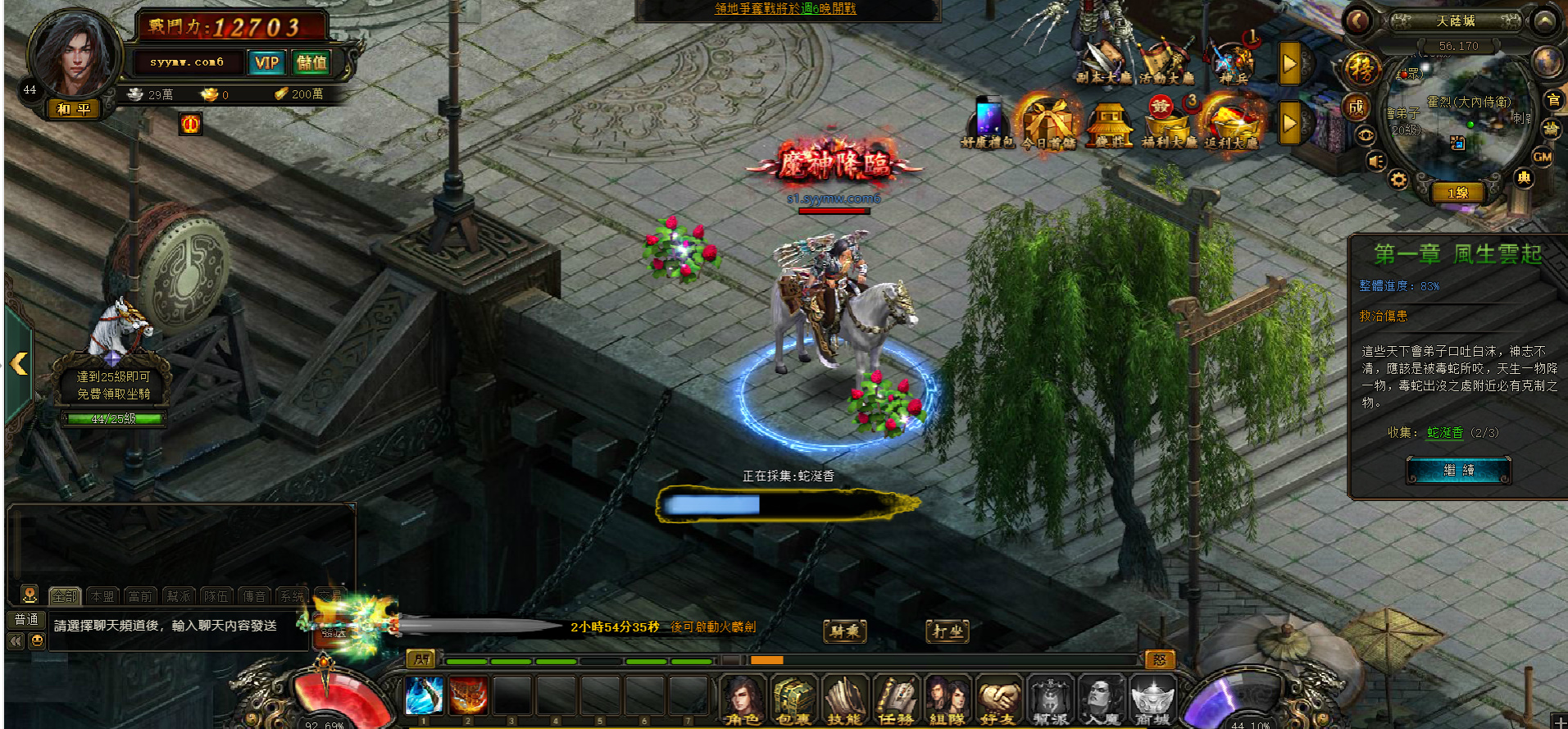Open the 好友 friends handshake icon

[998, 699]
